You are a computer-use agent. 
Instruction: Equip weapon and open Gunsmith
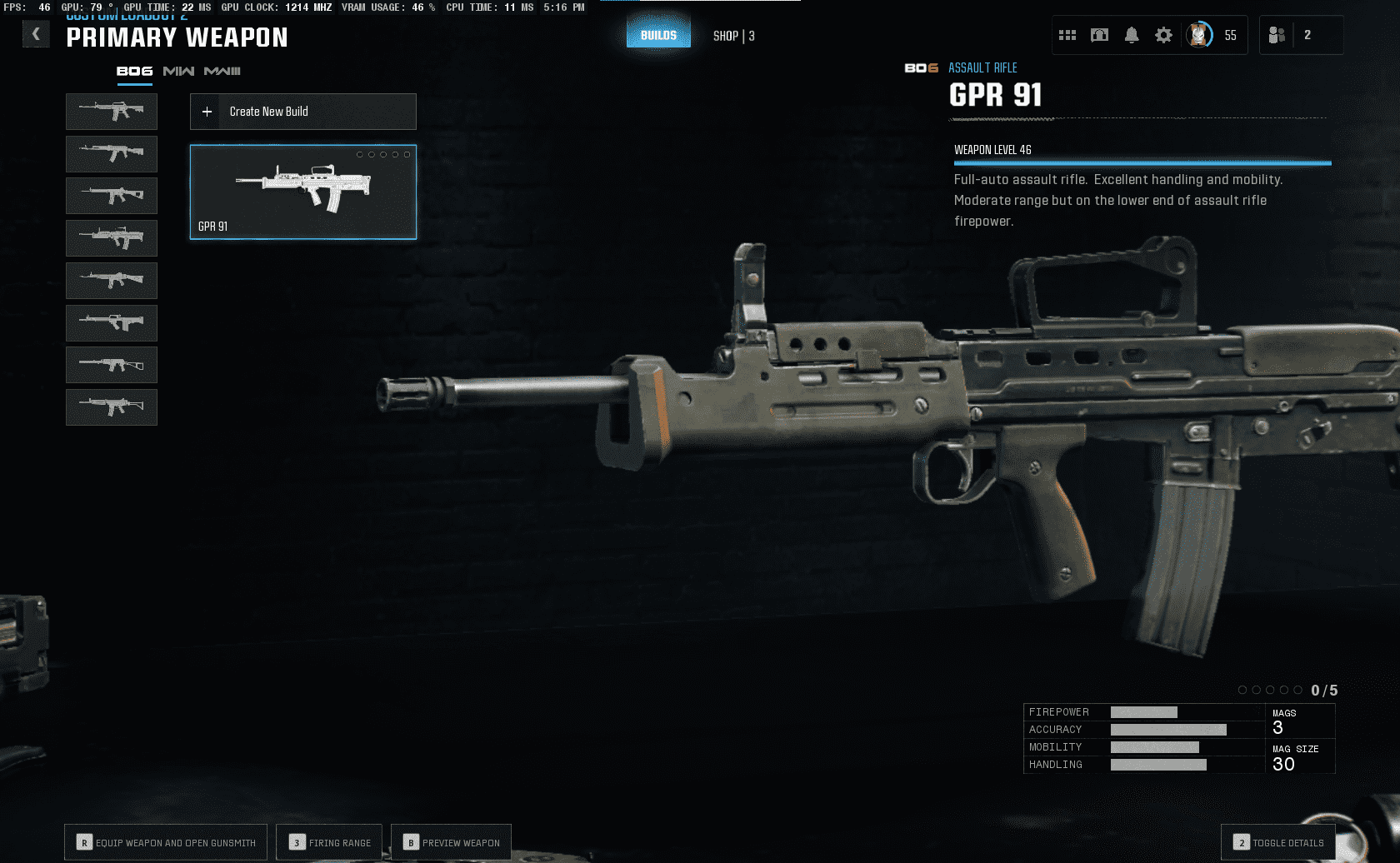[x=166, y=842]
